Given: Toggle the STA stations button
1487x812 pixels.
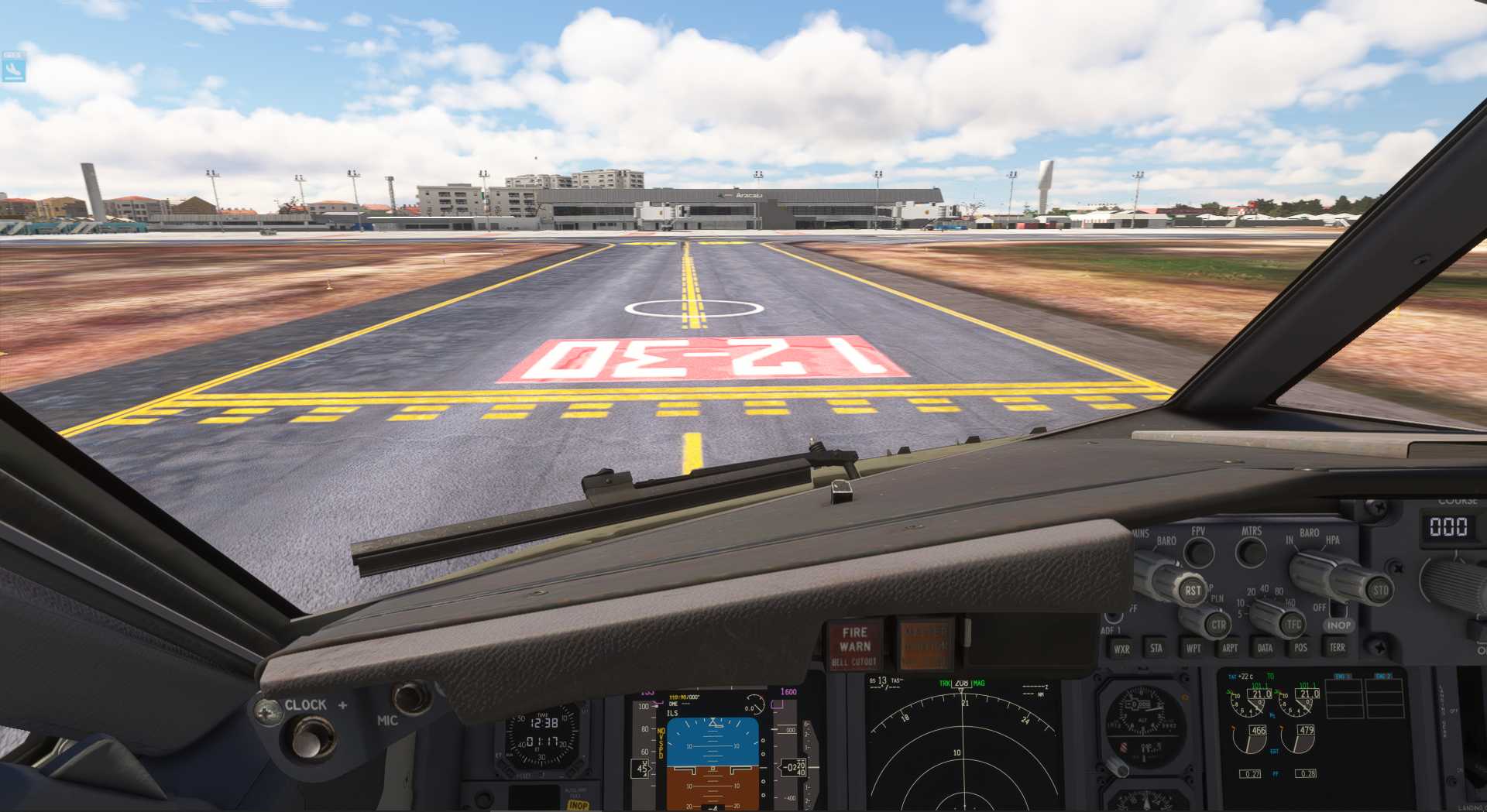Looking at the screenshot, I should click(x=1156, y=648).
